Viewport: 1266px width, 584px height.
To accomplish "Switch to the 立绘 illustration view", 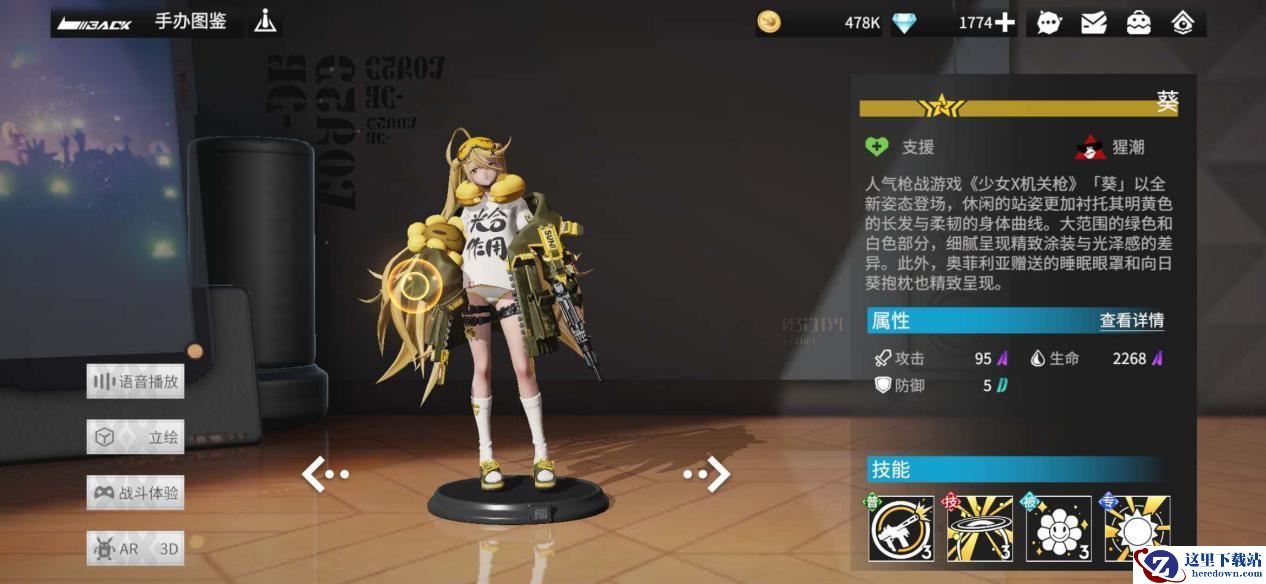I will pos(136,437).
